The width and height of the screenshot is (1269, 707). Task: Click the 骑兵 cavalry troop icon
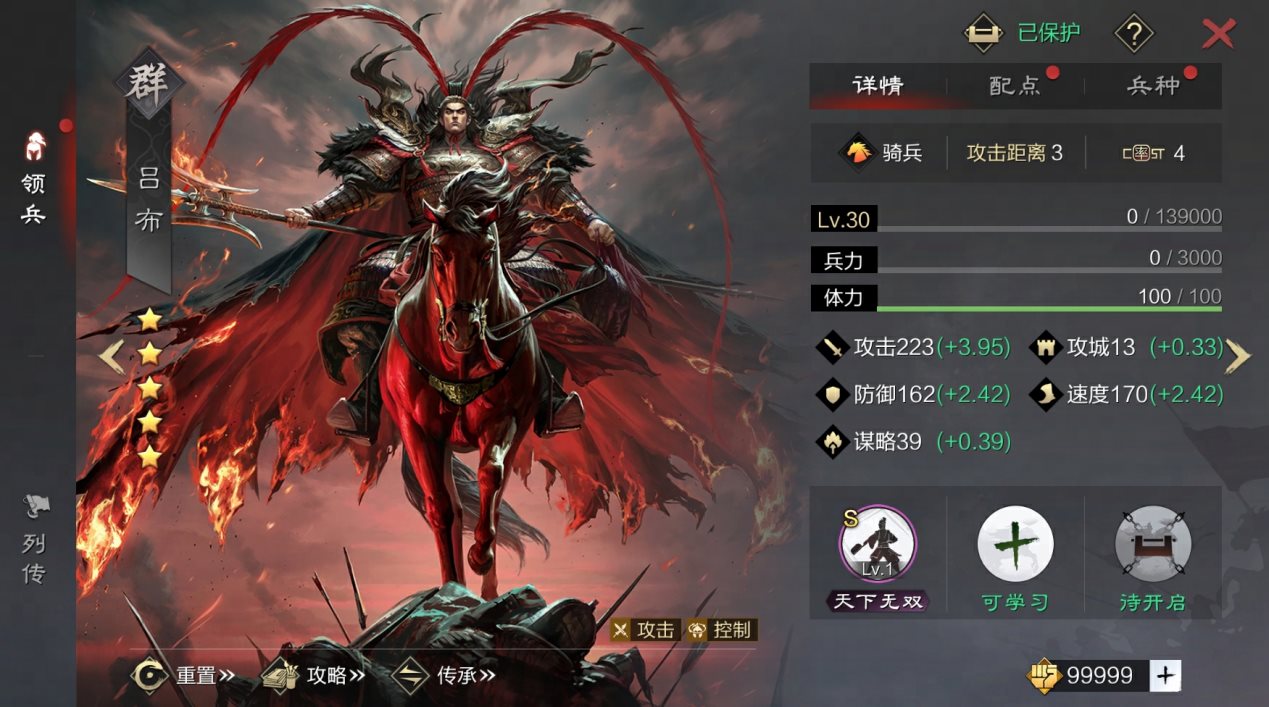860,153
